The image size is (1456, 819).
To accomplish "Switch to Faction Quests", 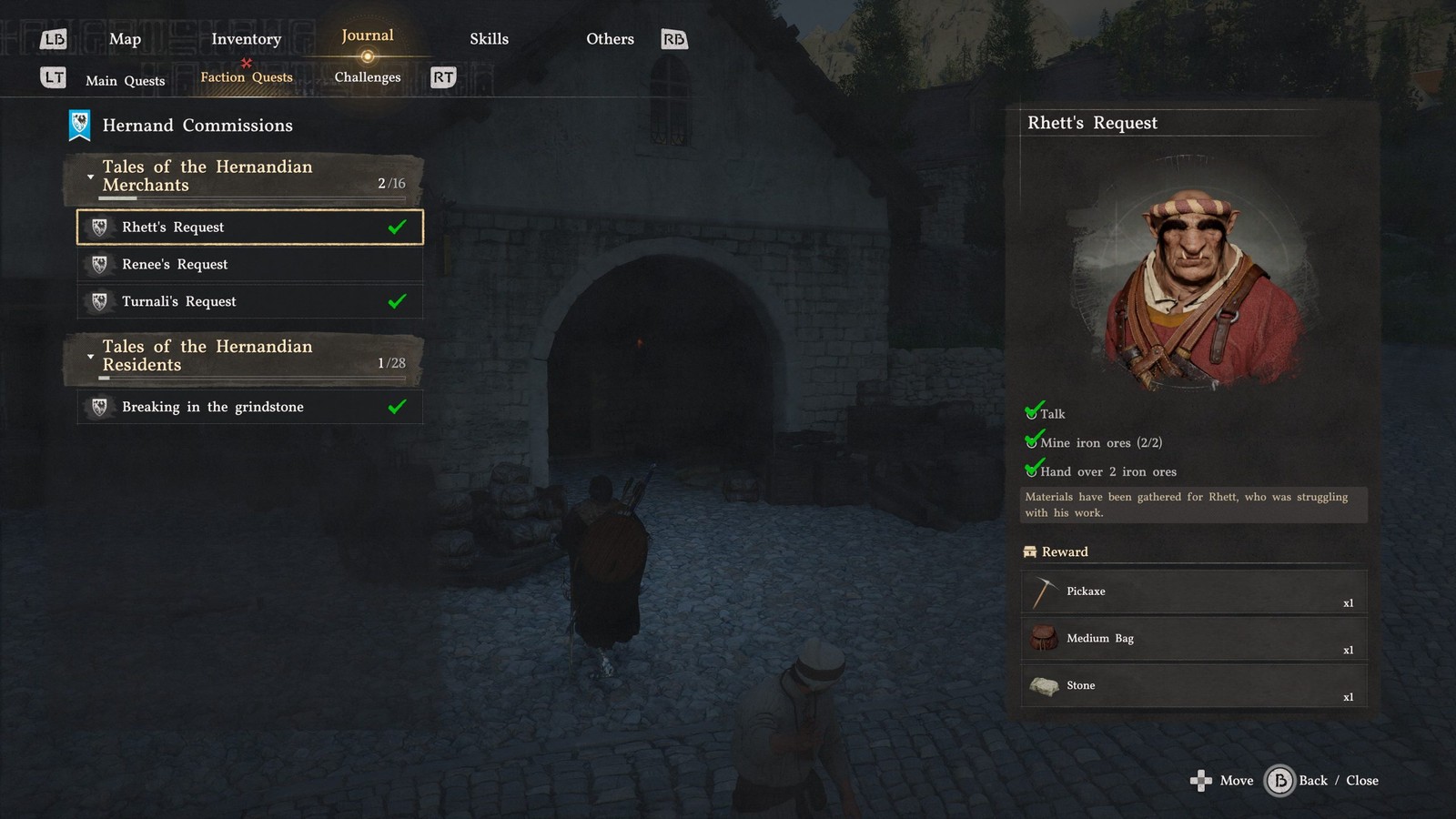I will tap(247, 77).
